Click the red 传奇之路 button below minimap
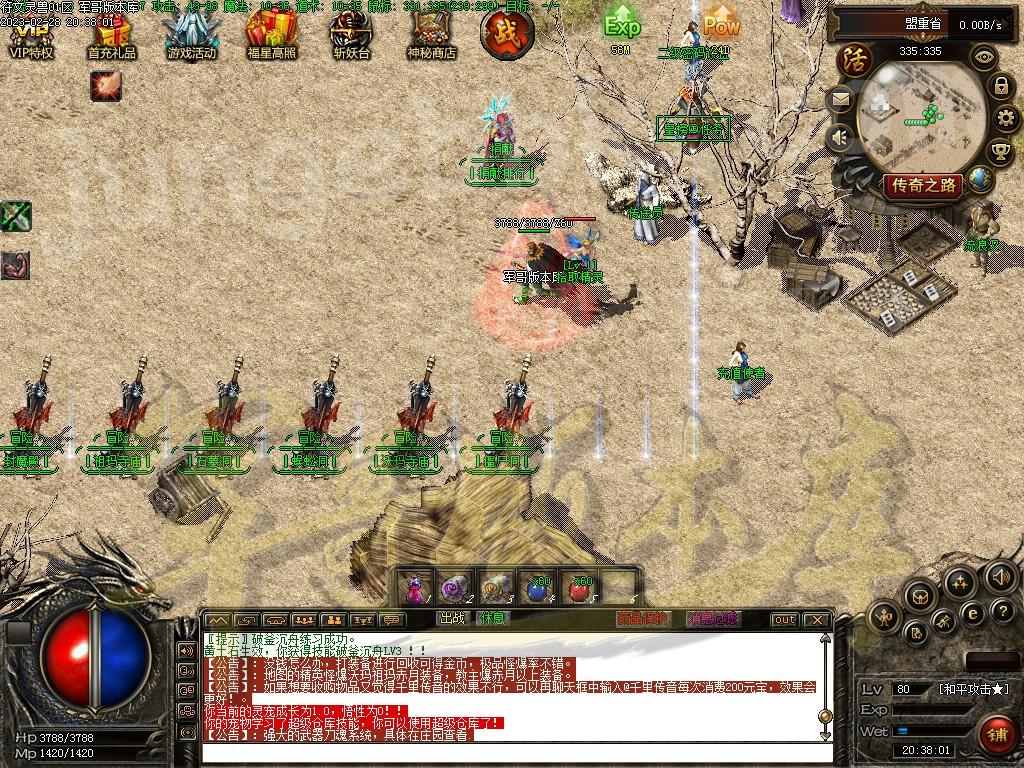 coord(922,184)
